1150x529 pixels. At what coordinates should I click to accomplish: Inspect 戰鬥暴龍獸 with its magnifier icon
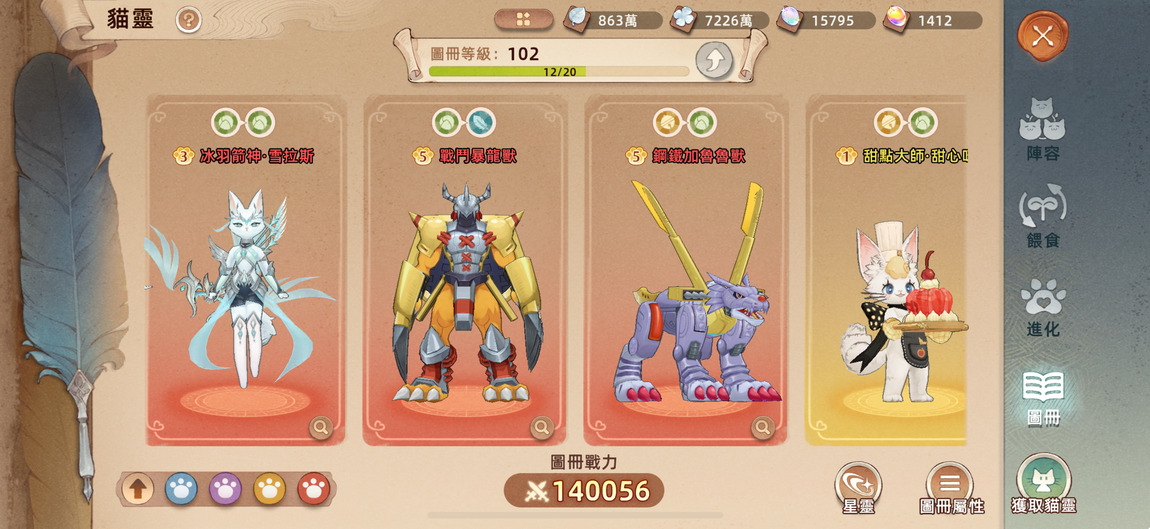542,428
